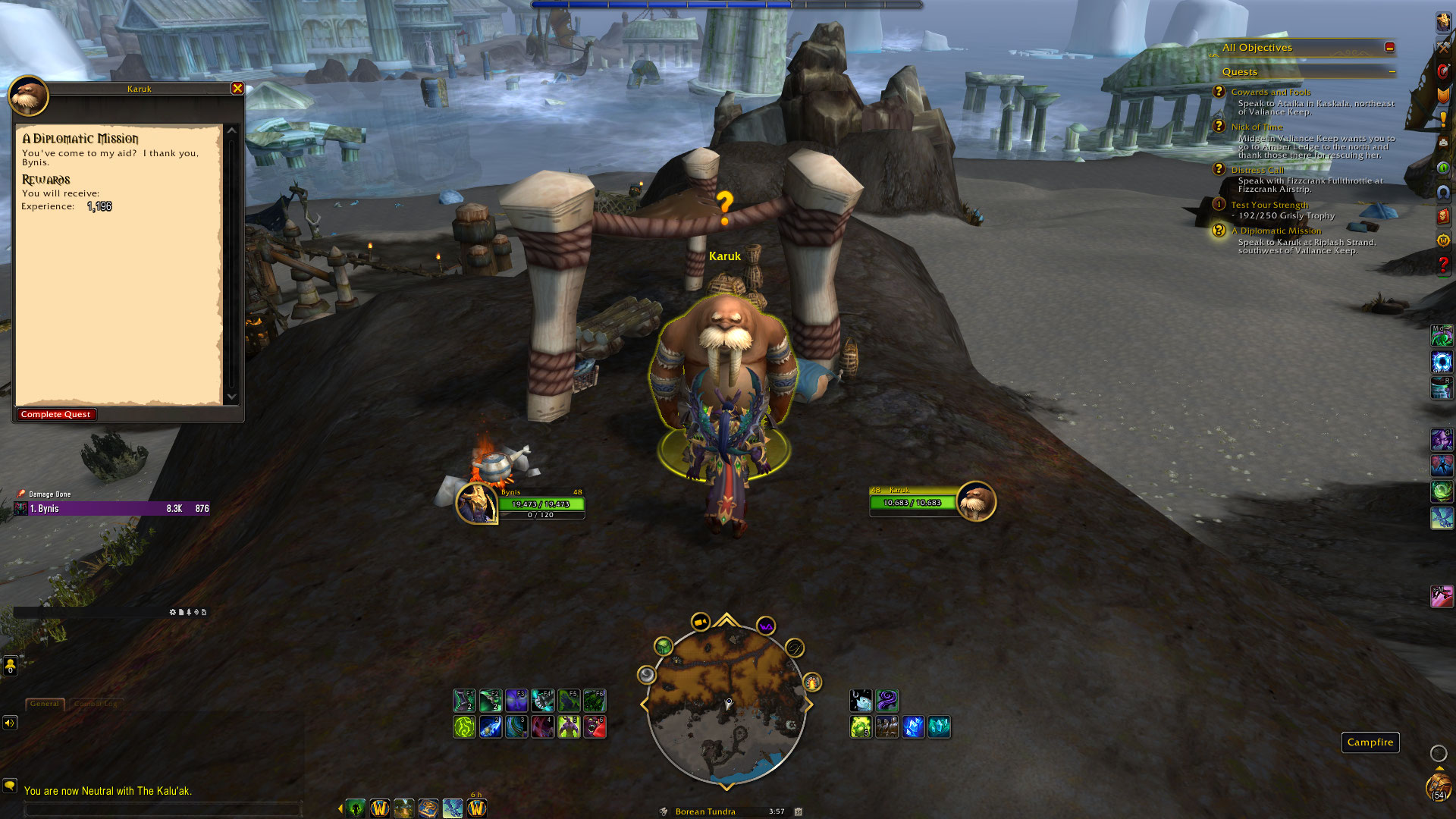
Task: Open the Test Your Strength quest
Action: (x=1269, y=205)
